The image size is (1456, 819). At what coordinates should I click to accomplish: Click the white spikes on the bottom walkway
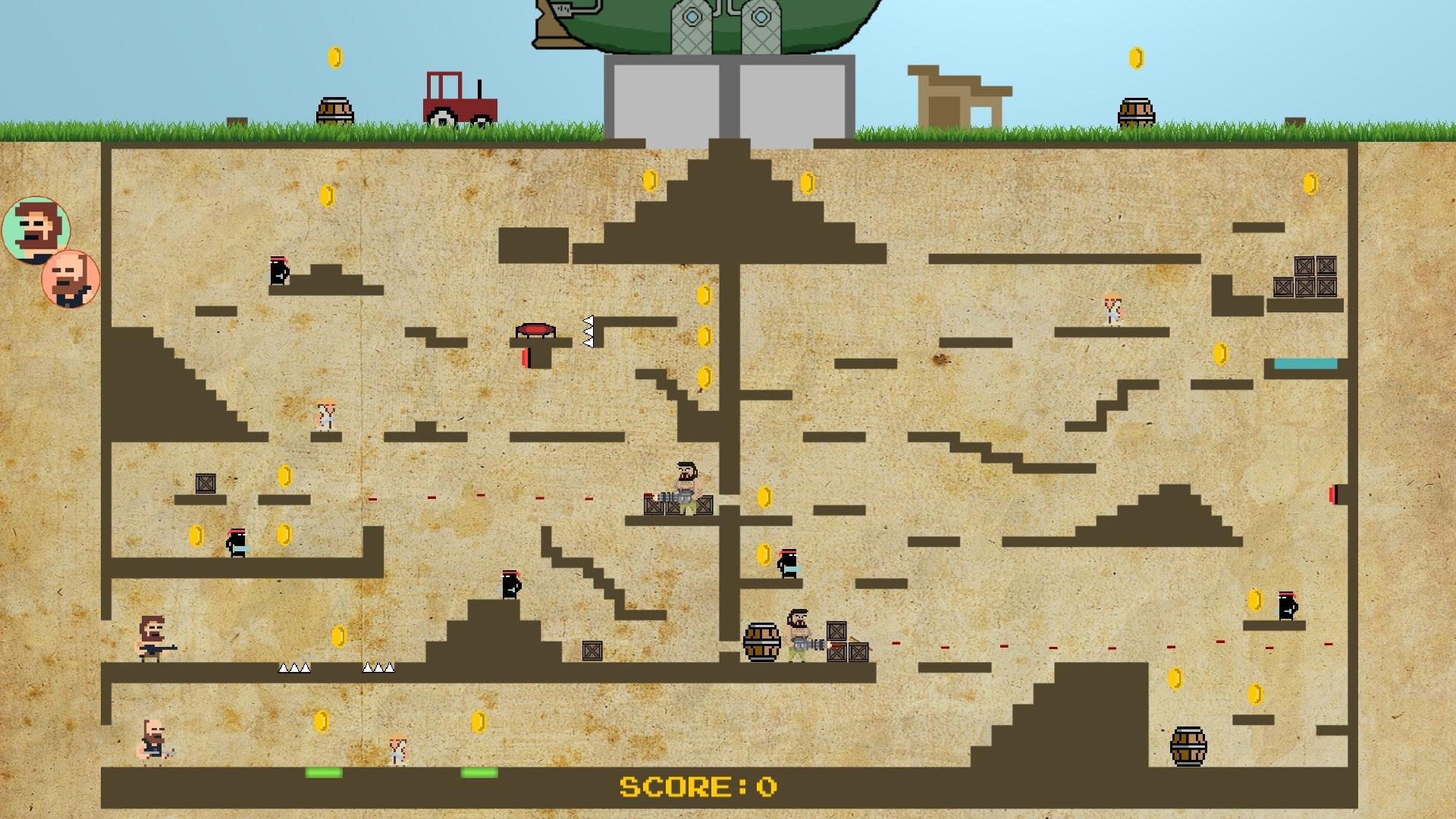tap(296, 669)
